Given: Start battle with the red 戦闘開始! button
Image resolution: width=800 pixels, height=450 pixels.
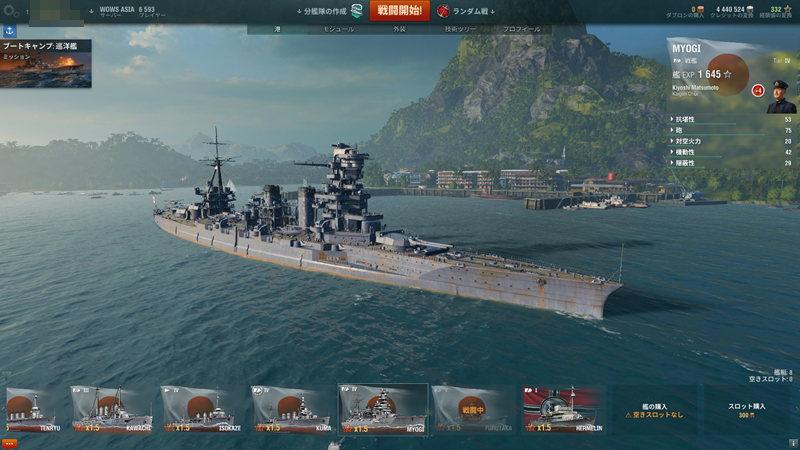Looking at the screenshot, I should tap(399, 11).
